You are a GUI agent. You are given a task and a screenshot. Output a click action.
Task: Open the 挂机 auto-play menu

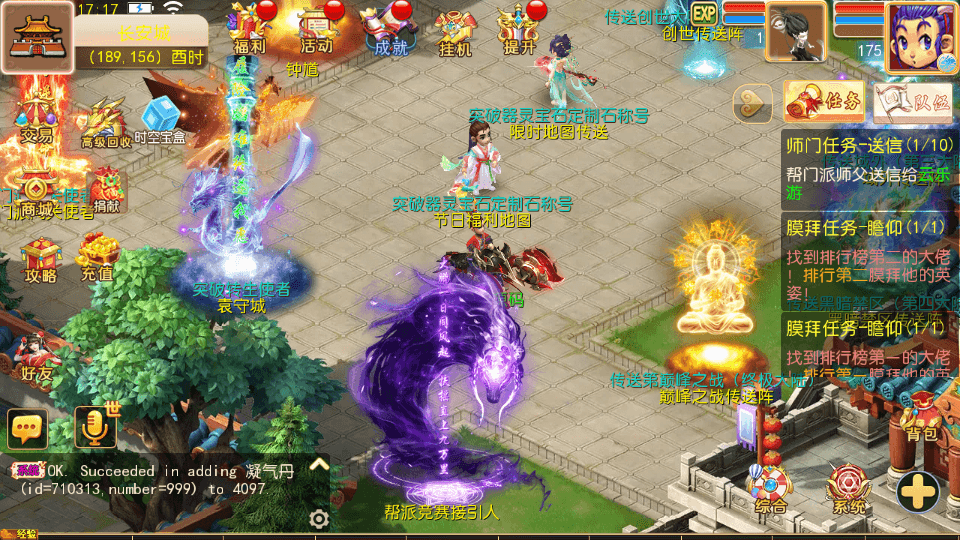(x=454, y=30)
